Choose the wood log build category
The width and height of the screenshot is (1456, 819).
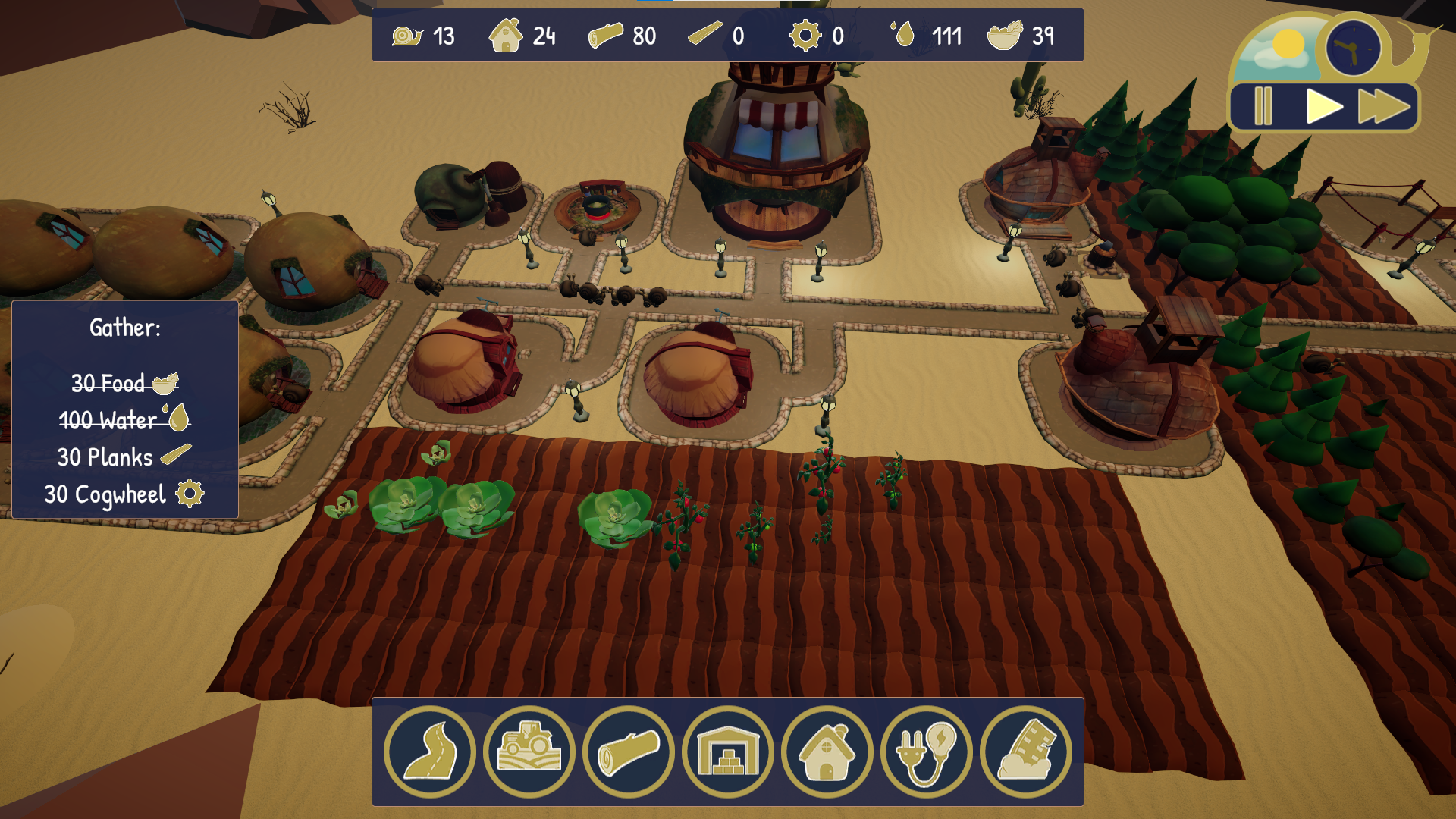(x=629, y=752)
